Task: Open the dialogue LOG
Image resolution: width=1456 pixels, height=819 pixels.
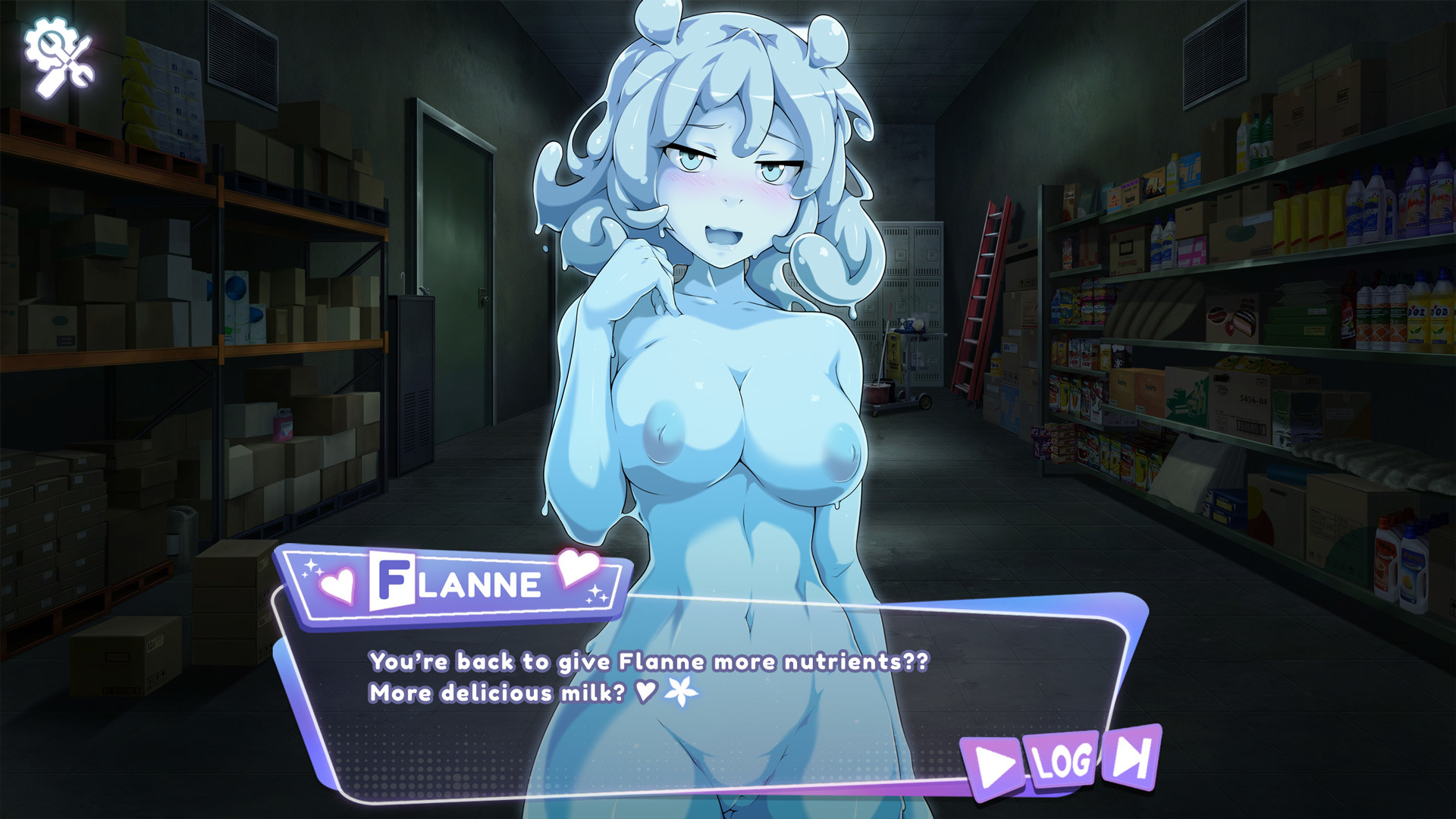Action: click(1062, 761)
